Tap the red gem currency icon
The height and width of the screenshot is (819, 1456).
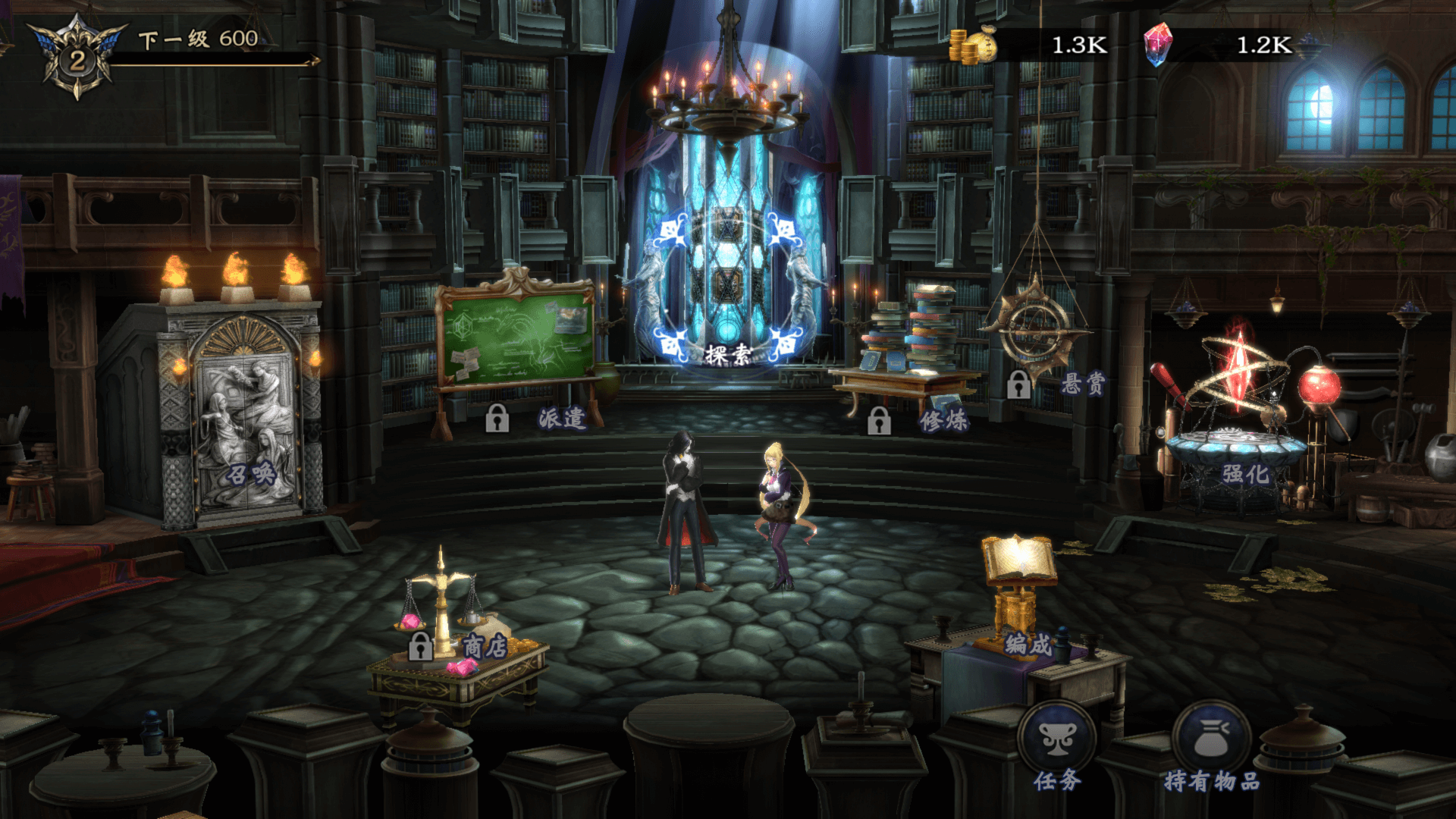[1158, 45]
